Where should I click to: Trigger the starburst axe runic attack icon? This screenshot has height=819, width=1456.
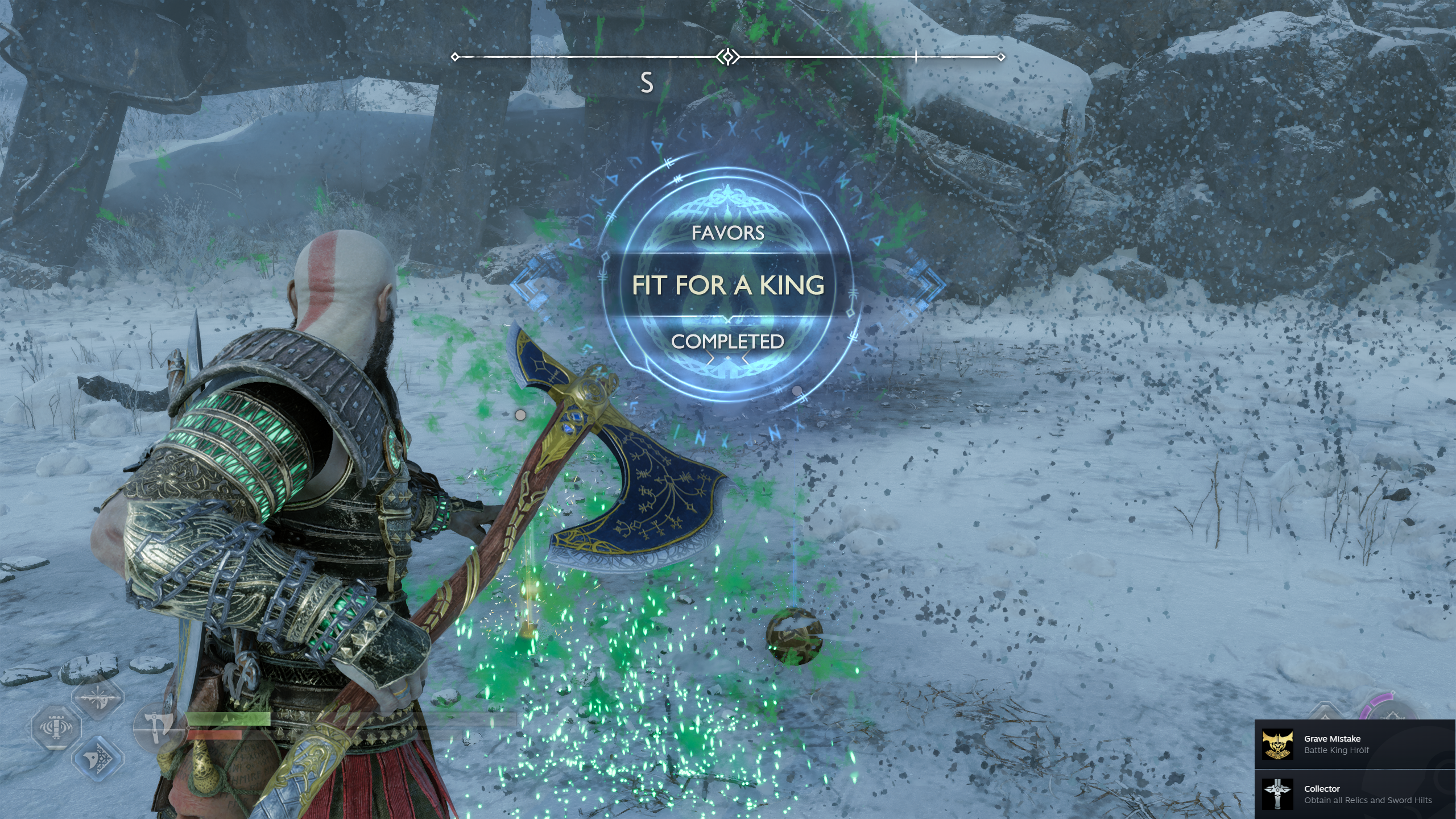pos(98,697)
